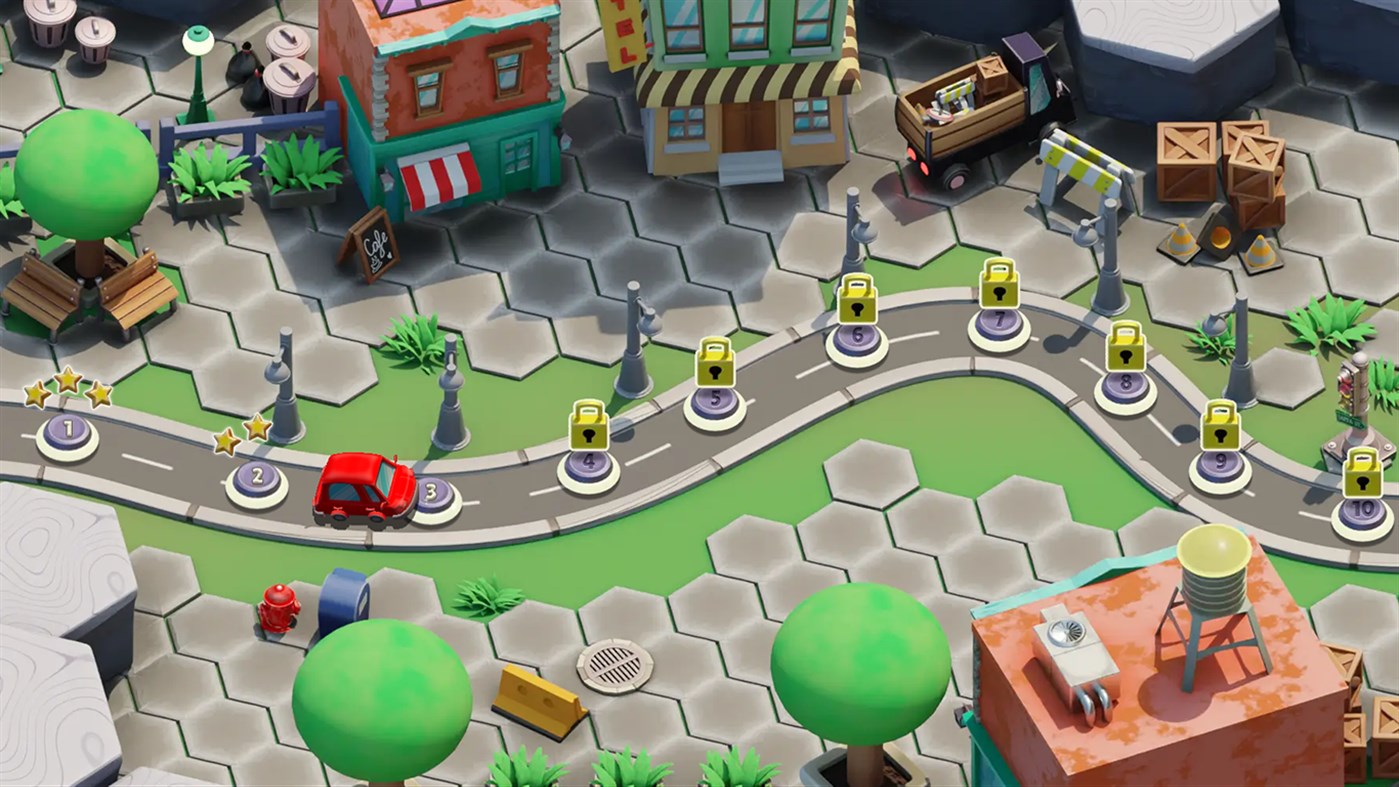Click the red car player marker
The image size is (1399, 787).
pyautogui.click(x=363, y=490)
